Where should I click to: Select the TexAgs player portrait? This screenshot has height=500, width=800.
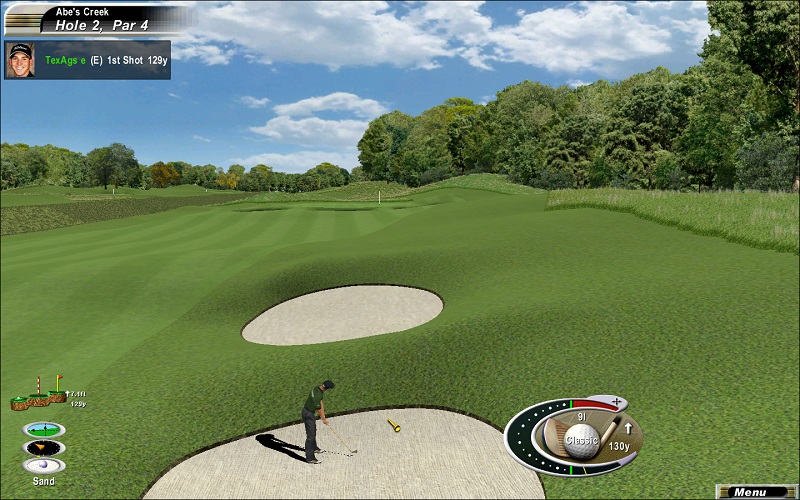tap(19, 59)
